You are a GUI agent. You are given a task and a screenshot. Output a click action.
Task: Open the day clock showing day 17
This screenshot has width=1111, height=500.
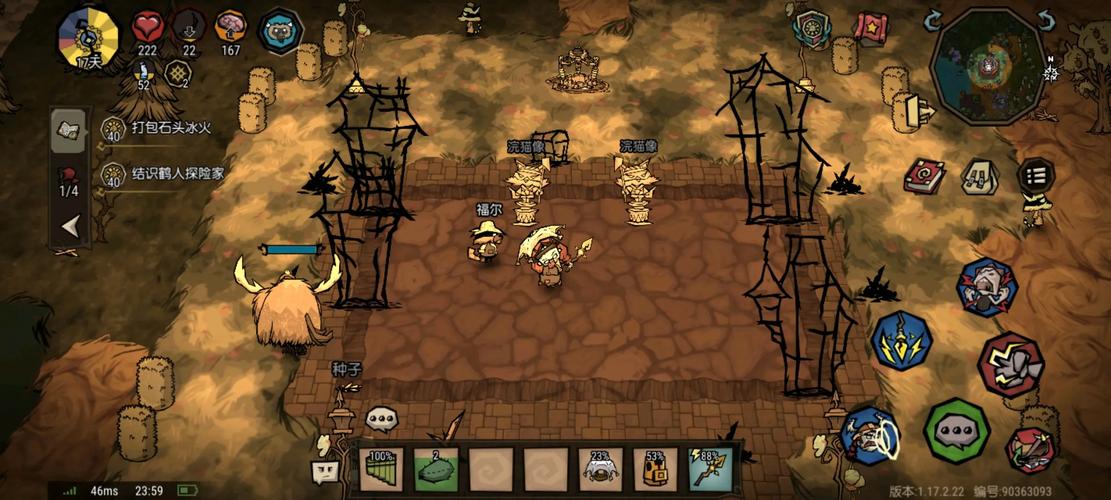point(89,40)
